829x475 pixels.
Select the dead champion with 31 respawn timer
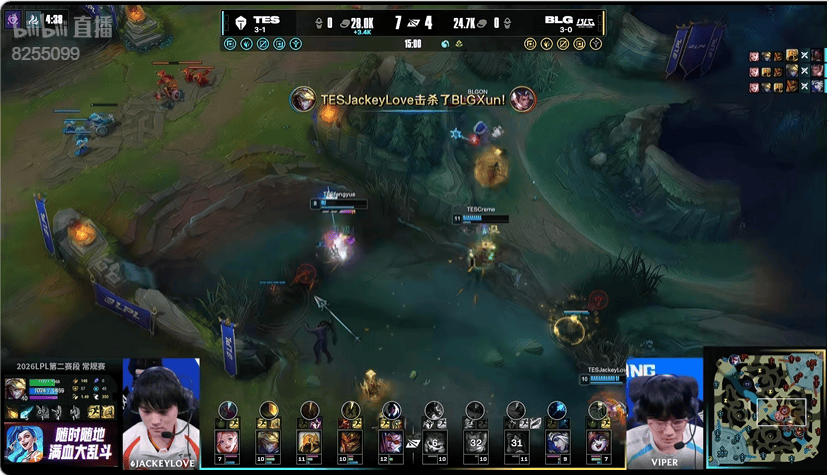(516, 442)
